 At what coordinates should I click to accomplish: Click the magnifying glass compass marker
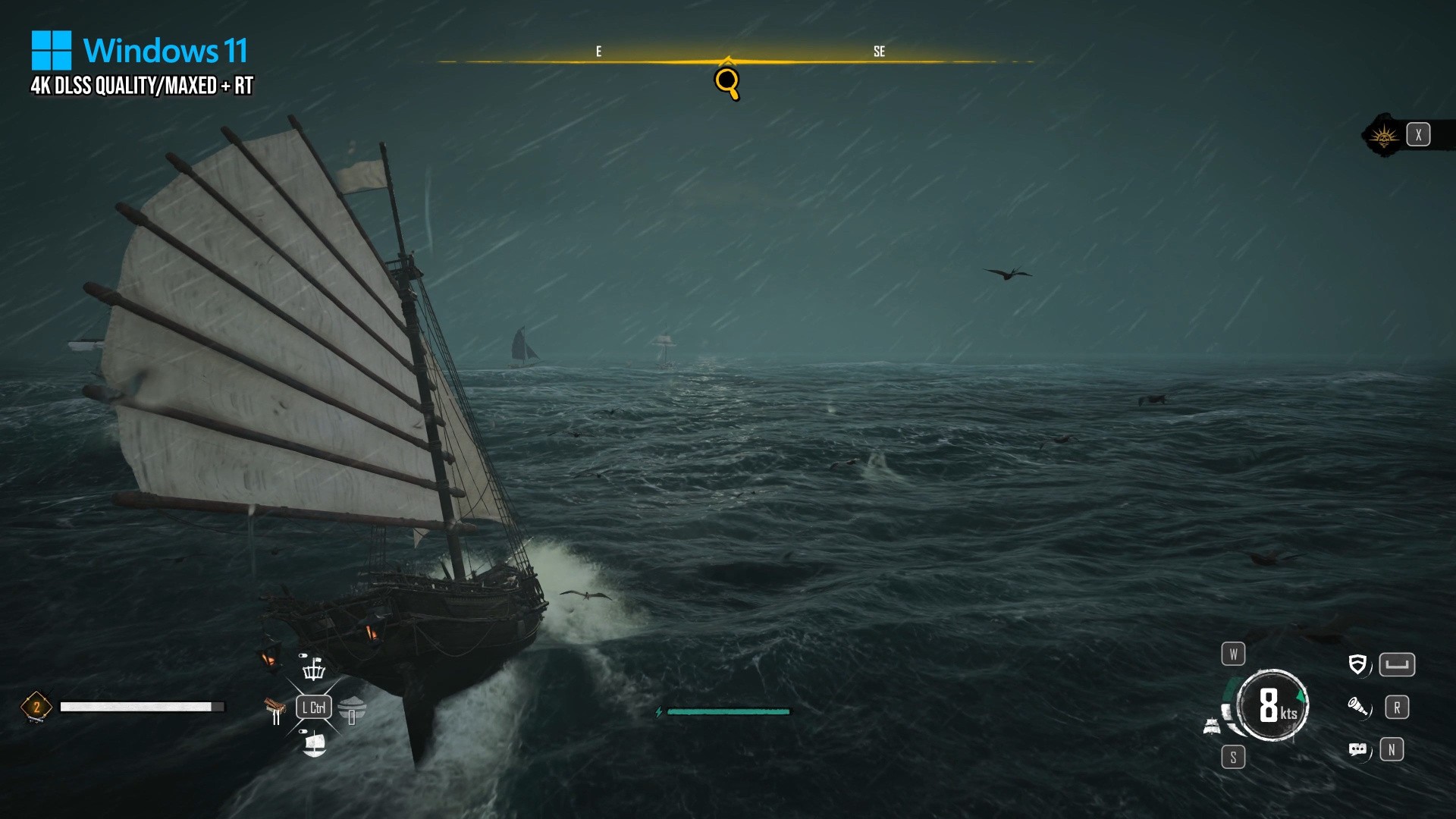pyautogui.click(x=726, y=82)
